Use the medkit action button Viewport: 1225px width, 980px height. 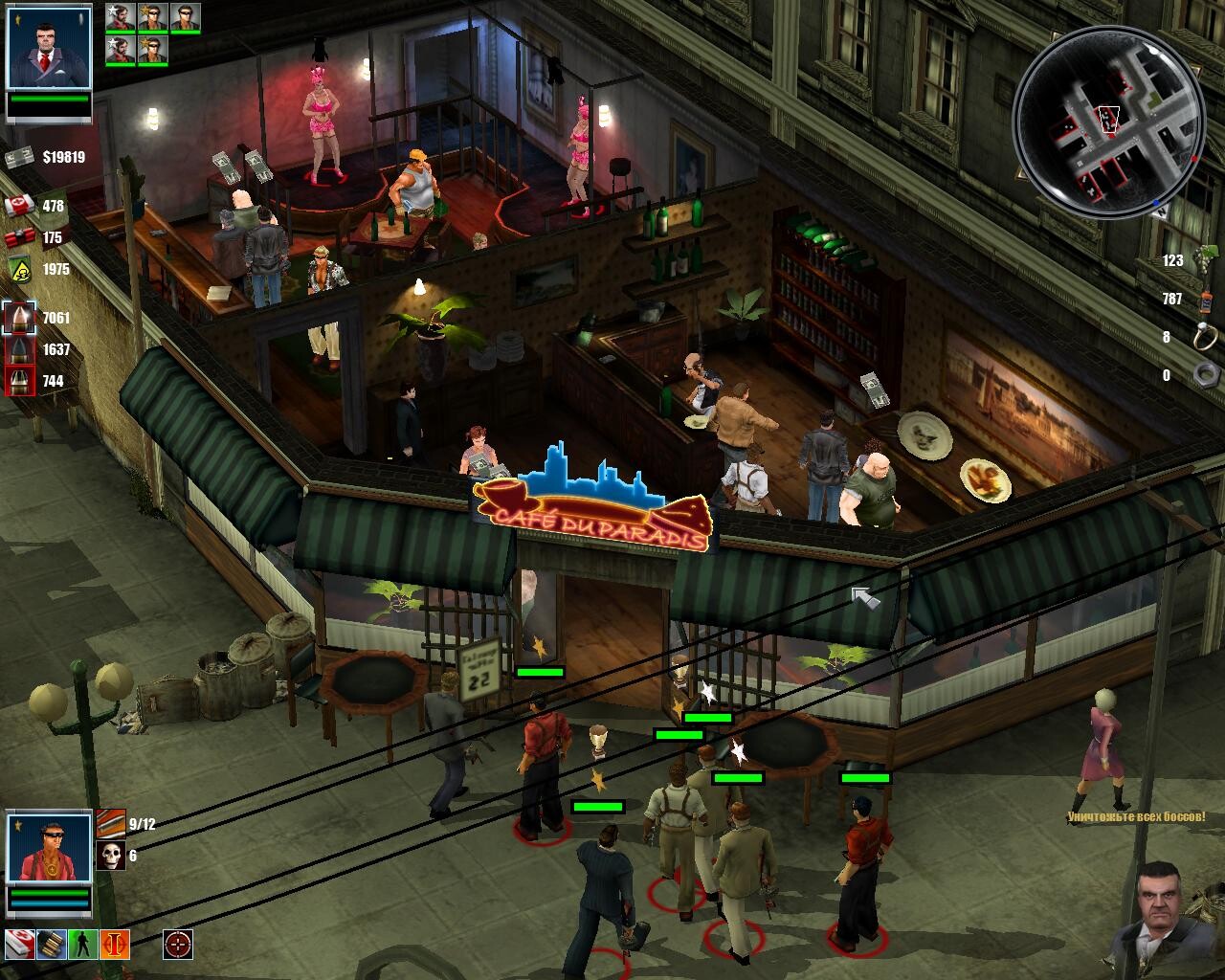coord(20,944)
